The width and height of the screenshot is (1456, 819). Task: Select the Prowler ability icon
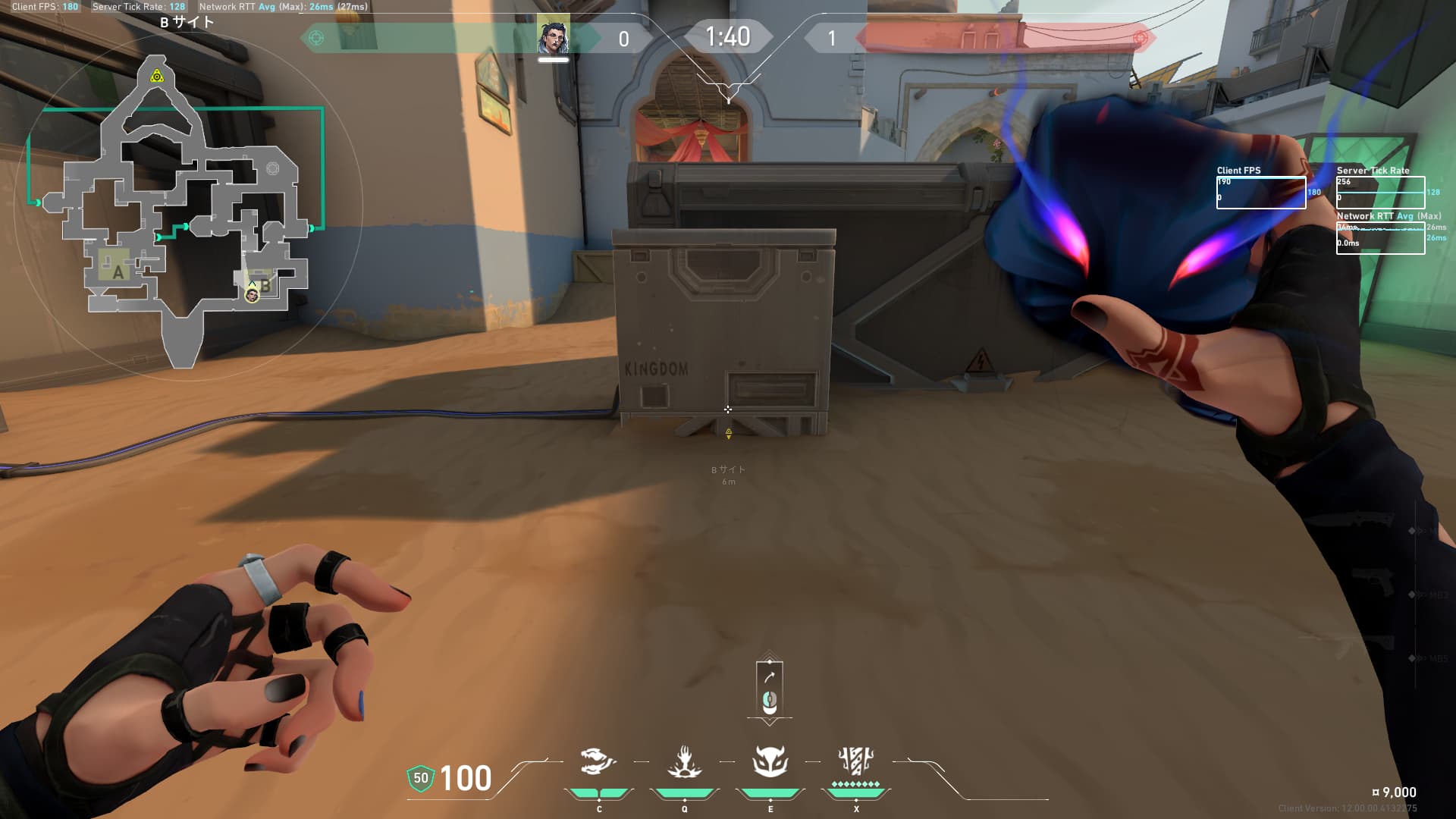[598, 762]
